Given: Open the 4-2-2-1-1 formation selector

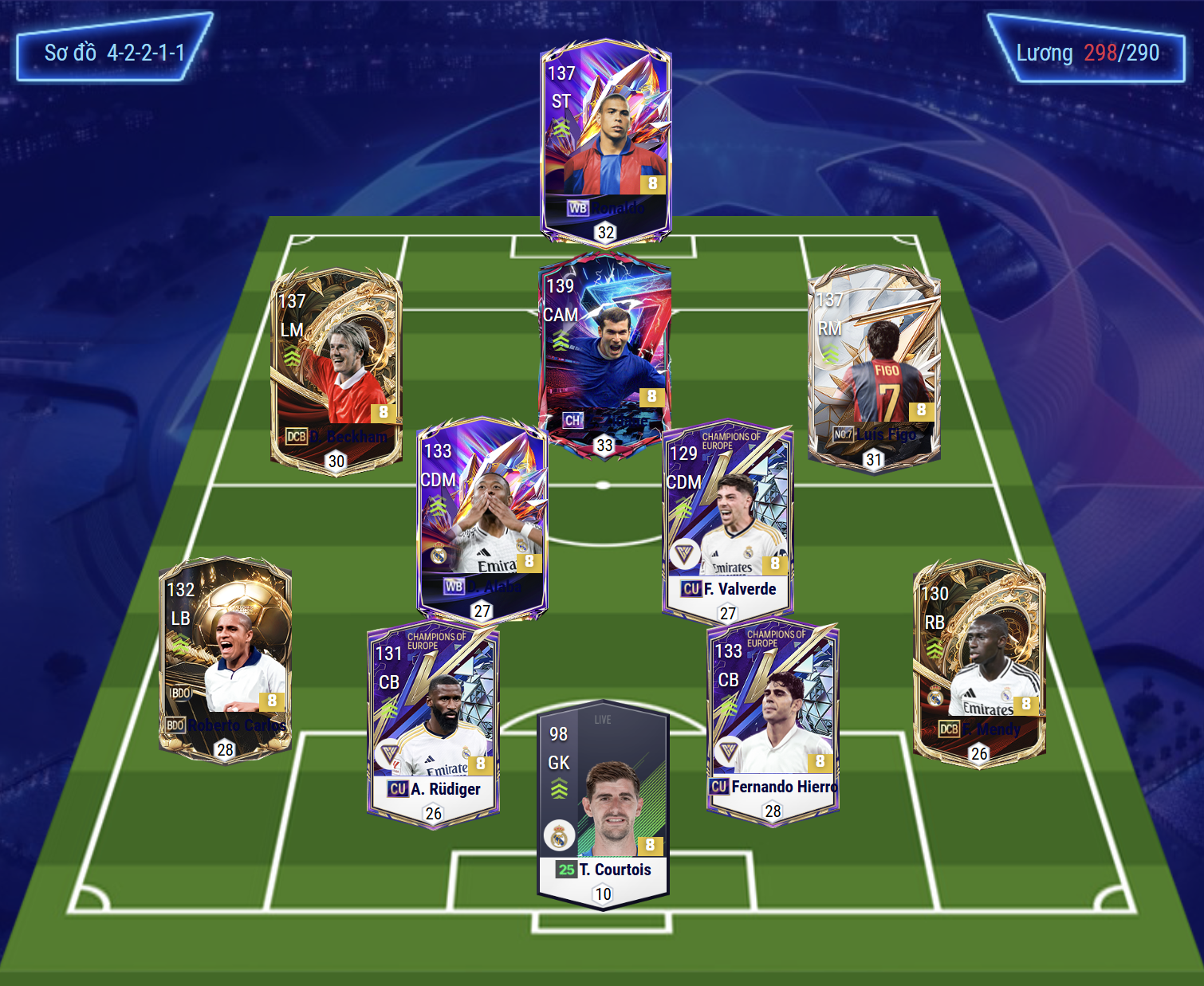Looking at the screenshot, I should 114,53.
